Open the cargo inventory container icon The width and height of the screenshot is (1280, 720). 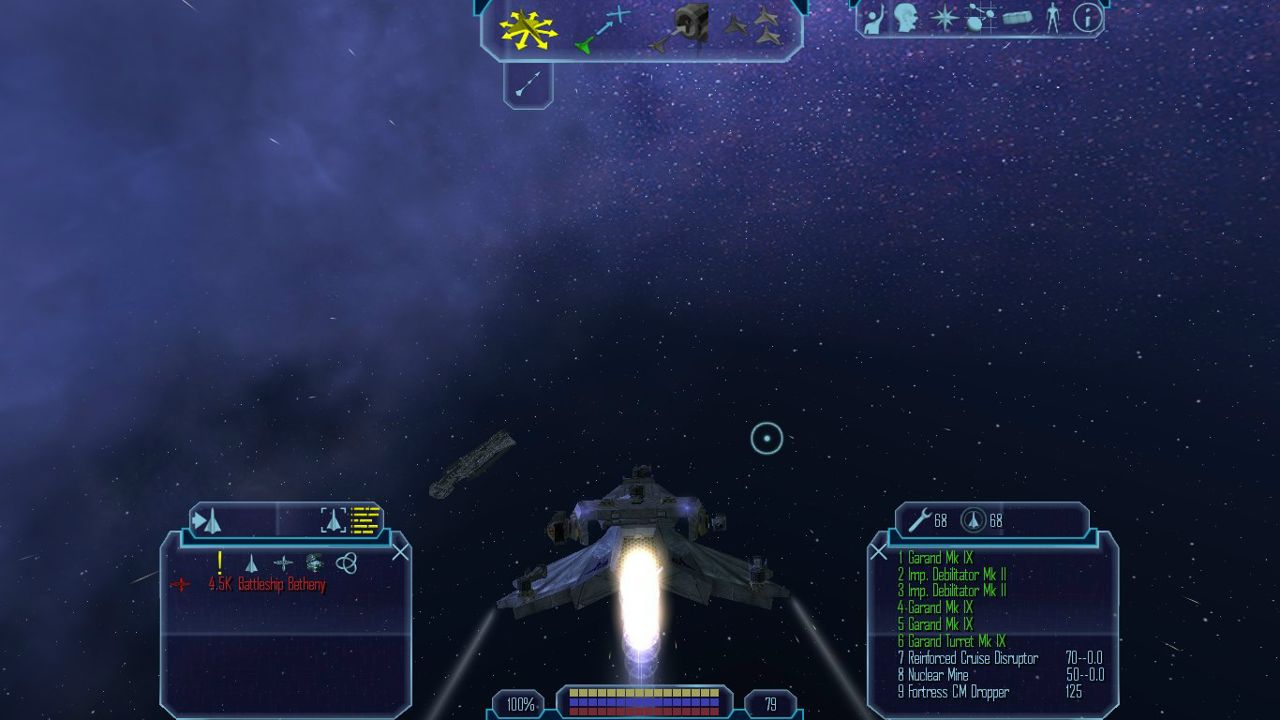tap(1017, 19)
